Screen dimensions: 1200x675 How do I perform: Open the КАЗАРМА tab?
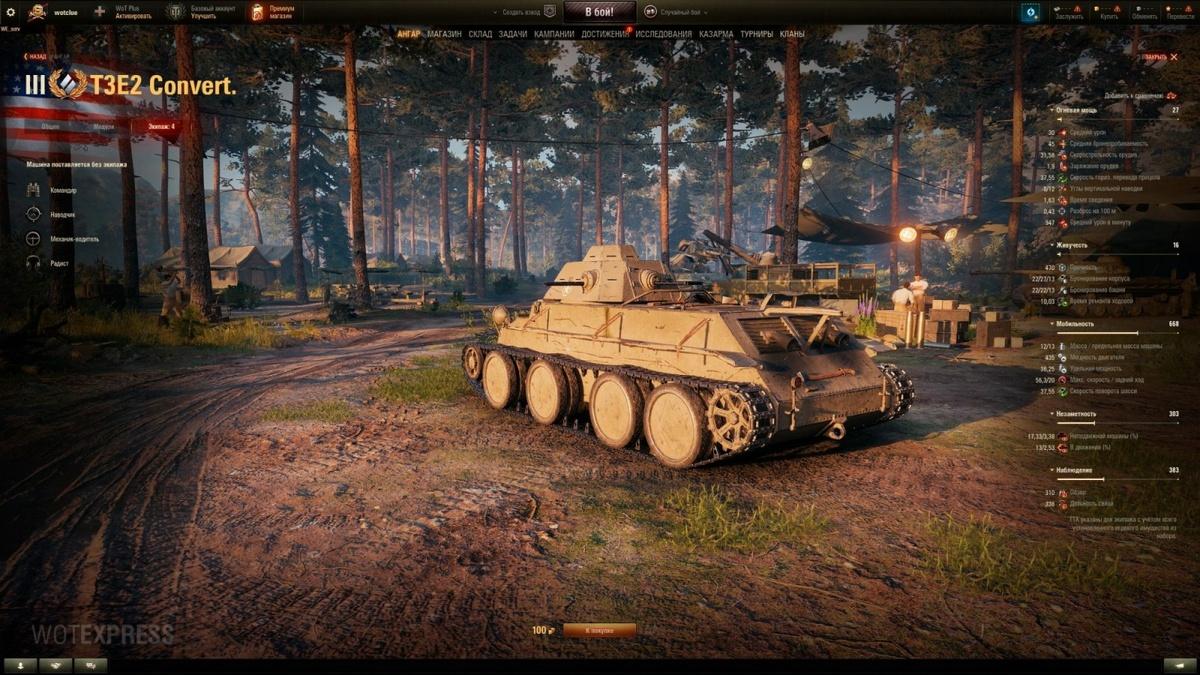tap(716, 34)
